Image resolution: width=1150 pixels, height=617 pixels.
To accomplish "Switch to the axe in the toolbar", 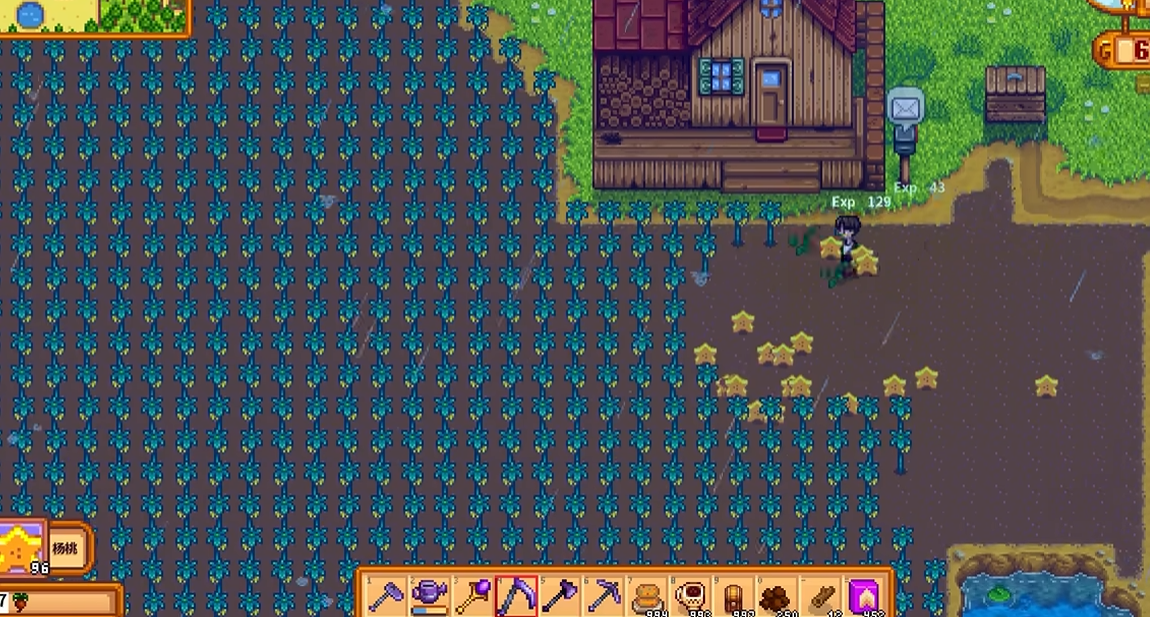I will click(x=559, y=596).
